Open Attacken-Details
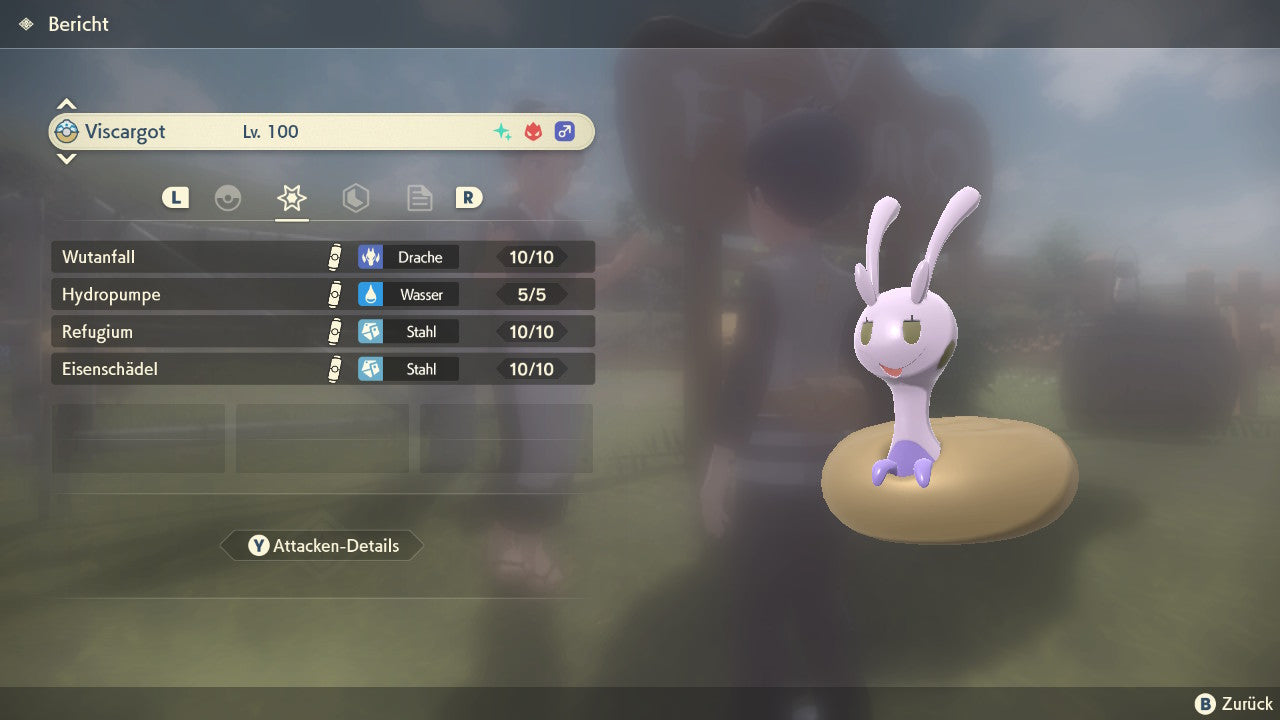The width and height of the screenshot is (1280, 720). tap(322, 545)
